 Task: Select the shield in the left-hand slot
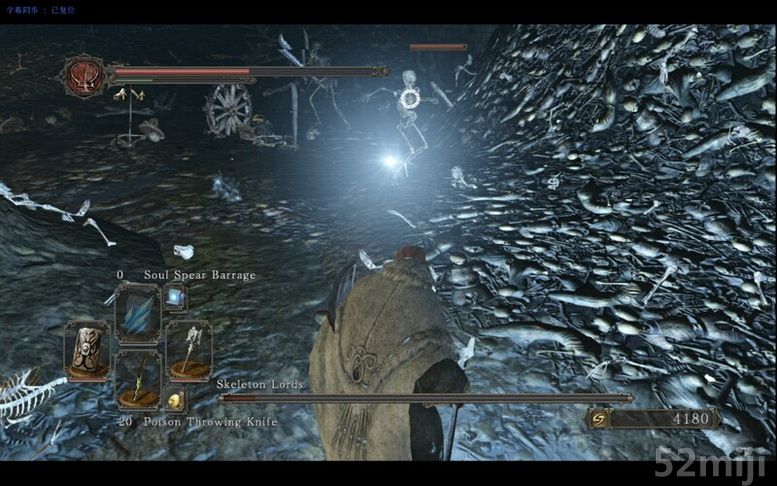tap(87, 349)
